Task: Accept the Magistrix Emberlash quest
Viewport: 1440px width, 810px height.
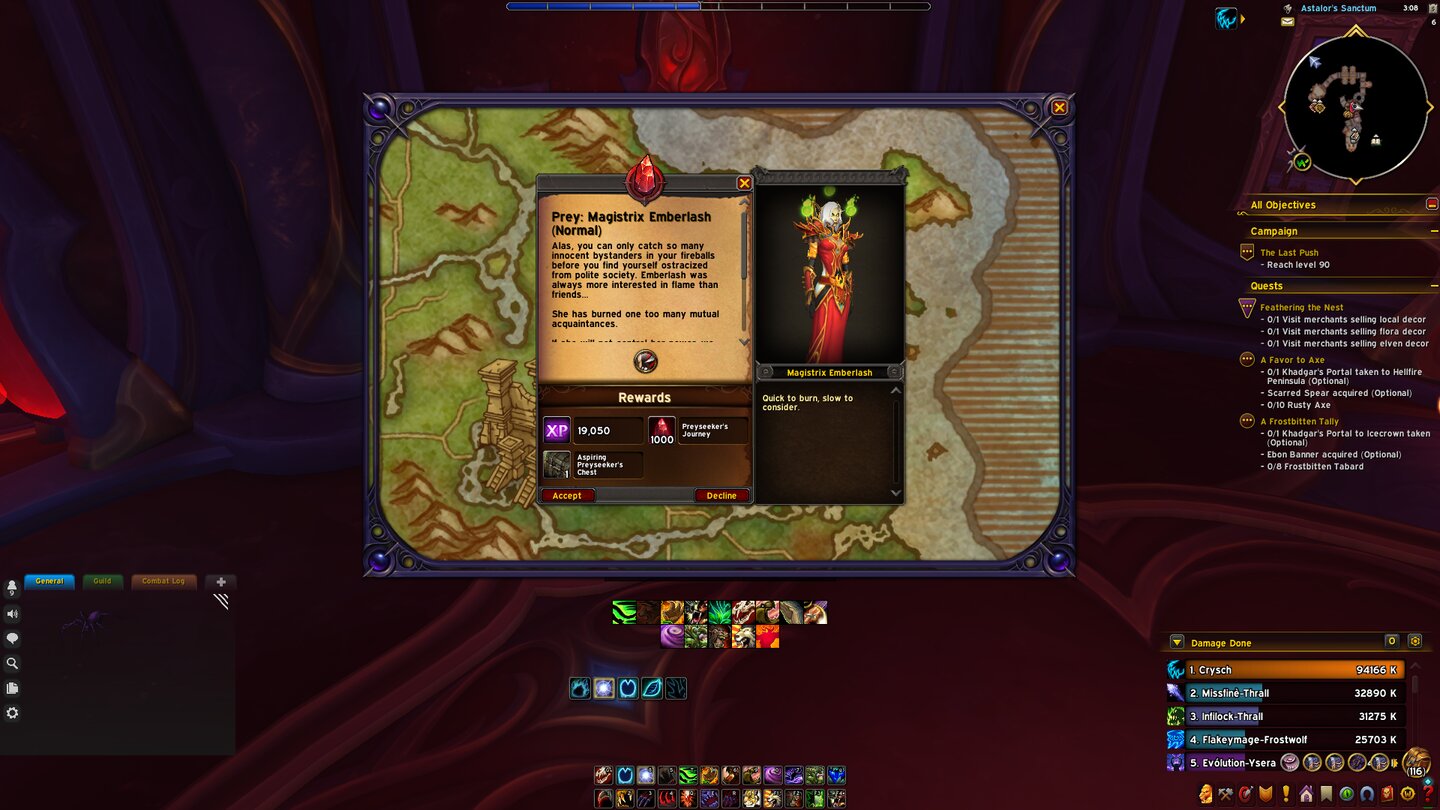Action: (567, 495)
